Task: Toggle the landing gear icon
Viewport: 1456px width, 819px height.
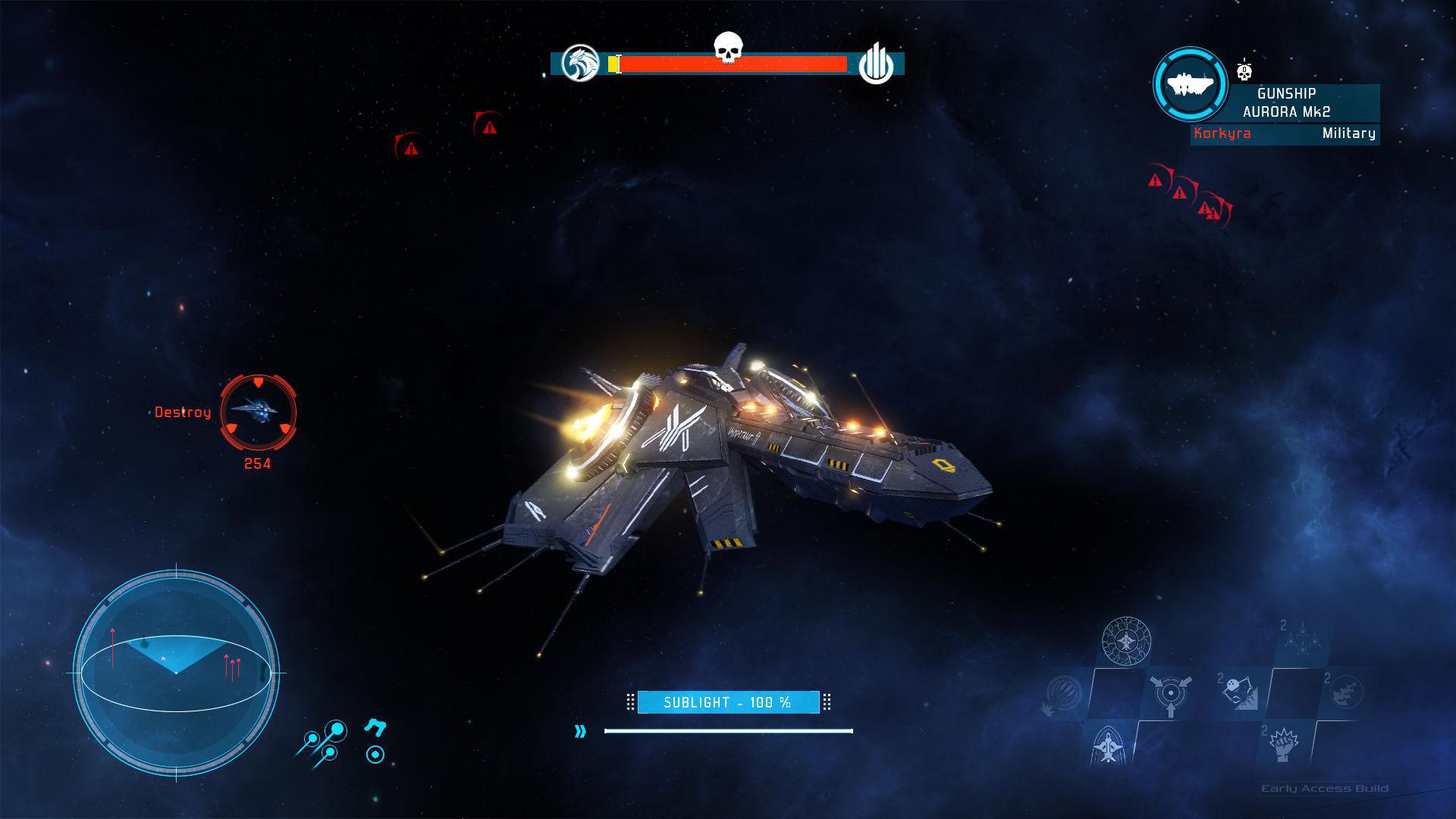Action: [376, 728]
